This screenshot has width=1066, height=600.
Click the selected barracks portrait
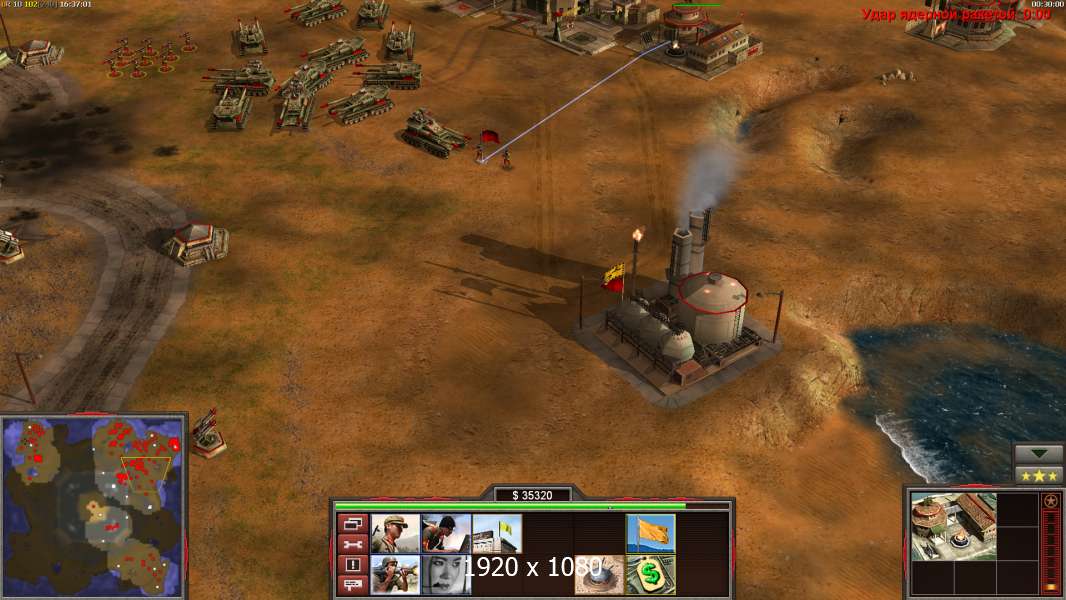pyautogui.click(x=954, y=526)
